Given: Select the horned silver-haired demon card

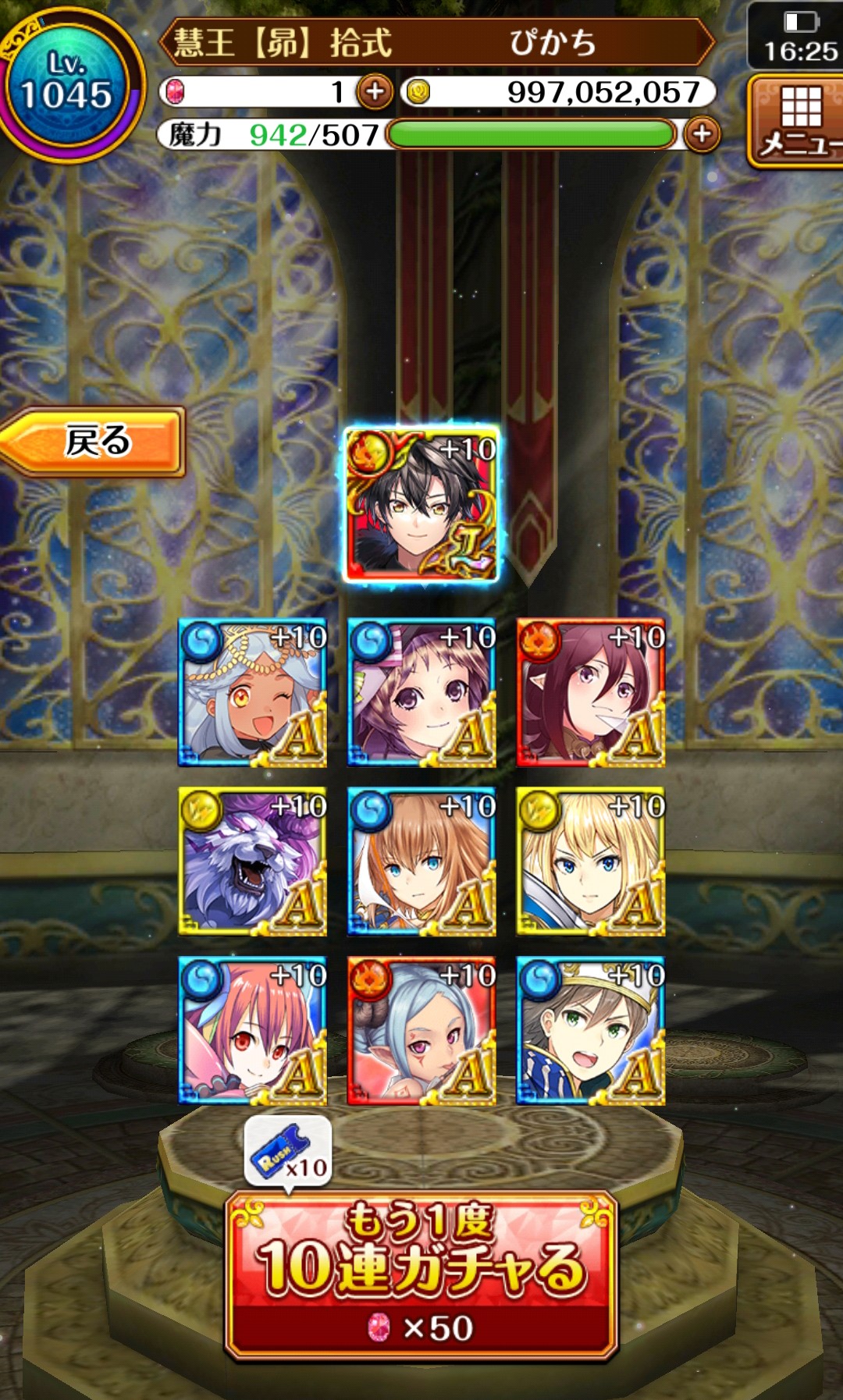Looking at the screenshot, I should click(x=421, y=1031).
